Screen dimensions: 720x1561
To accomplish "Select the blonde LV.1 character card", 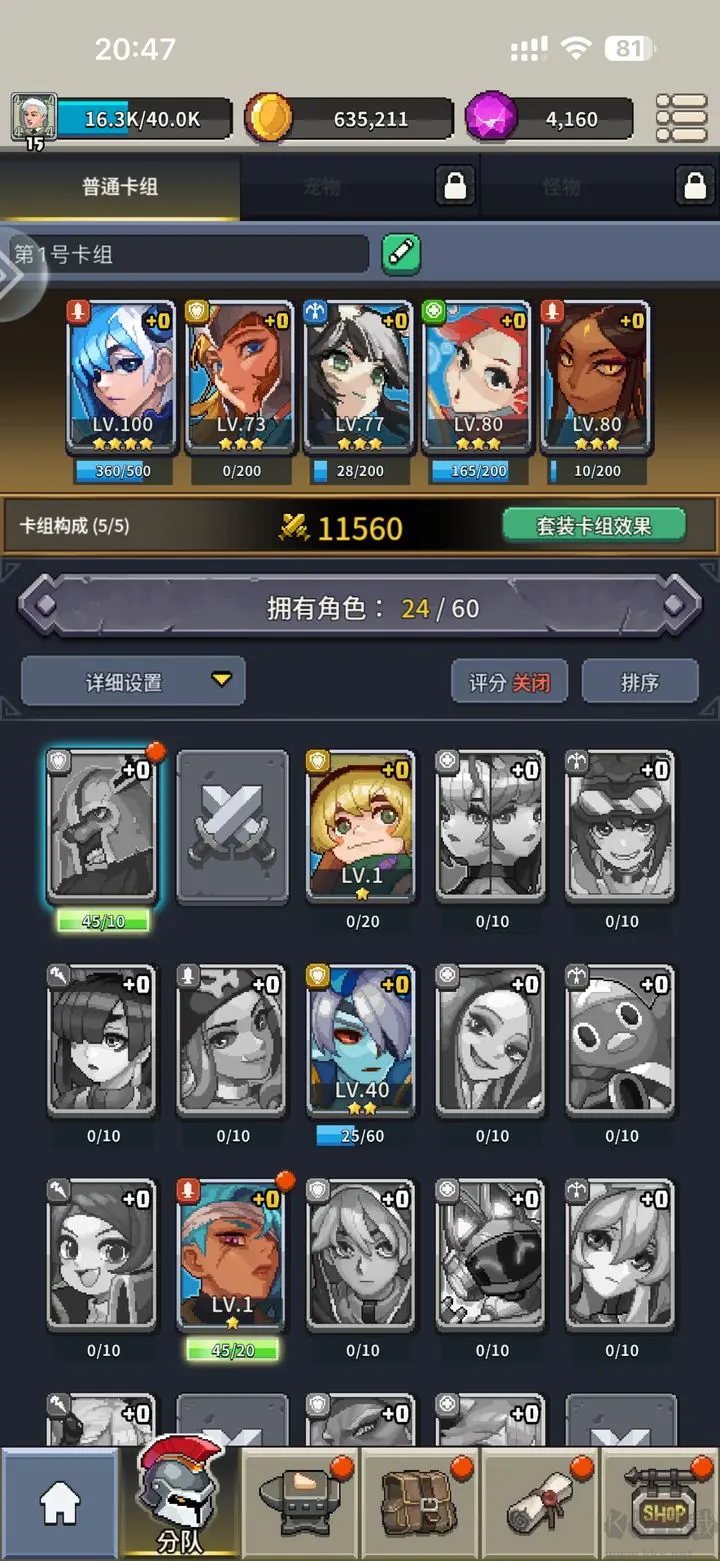I will click(x=361, y=826).
